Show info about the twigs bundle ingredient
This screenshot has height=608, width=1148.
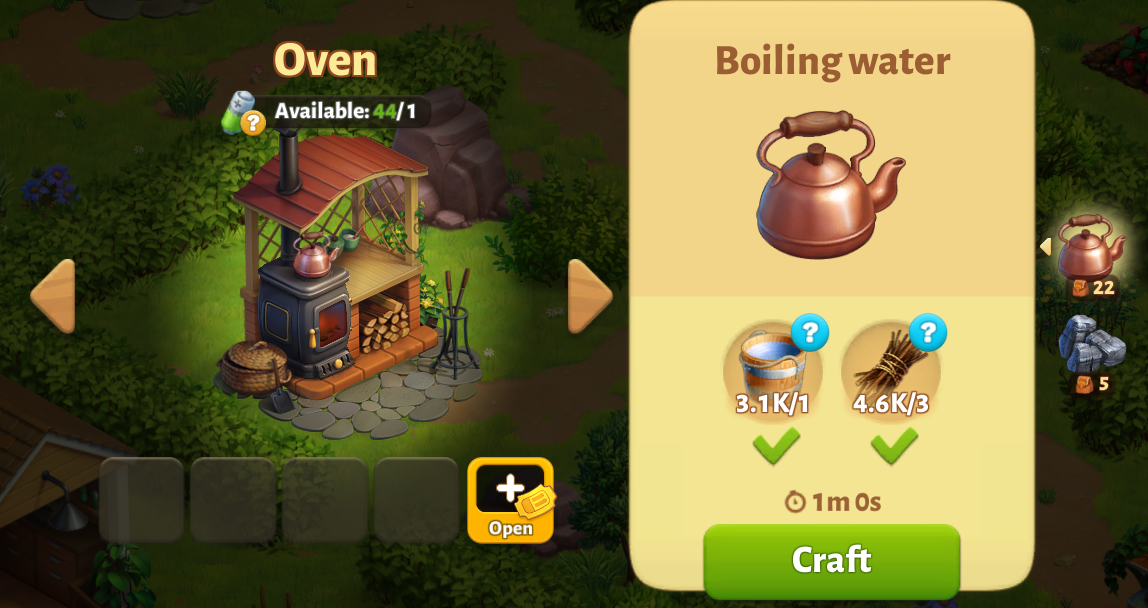coord(927,333)
